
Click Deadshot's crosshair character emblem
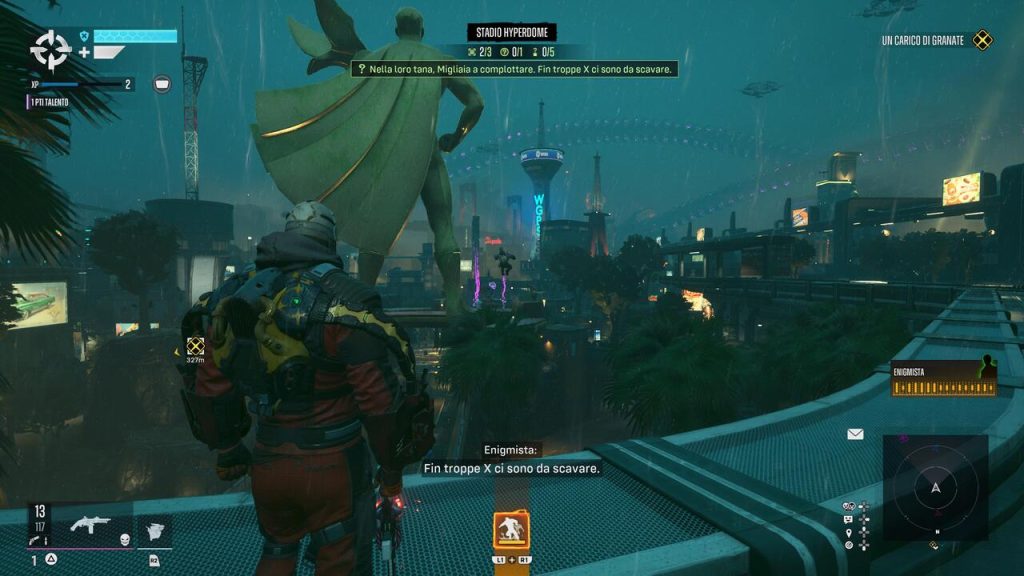pos(49,48)
